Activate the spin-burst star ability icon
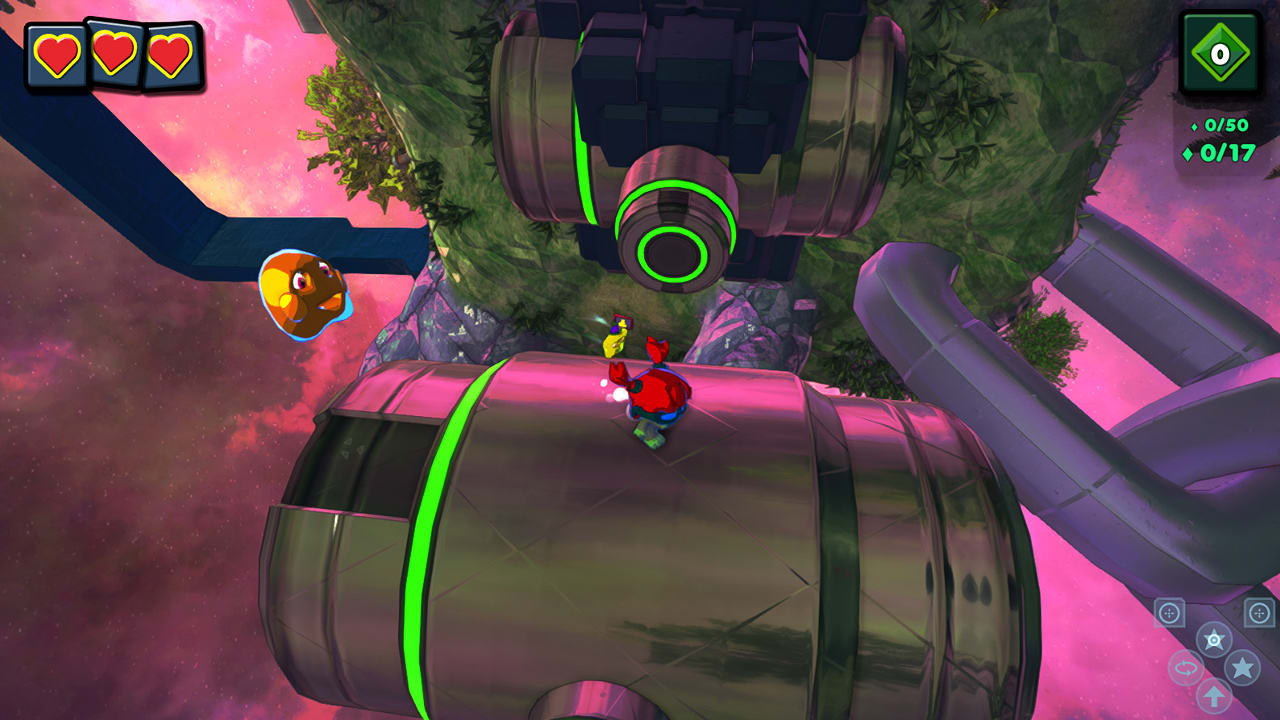The height and width of the screenshot is (720, 1280). (x=1213, y=638)
